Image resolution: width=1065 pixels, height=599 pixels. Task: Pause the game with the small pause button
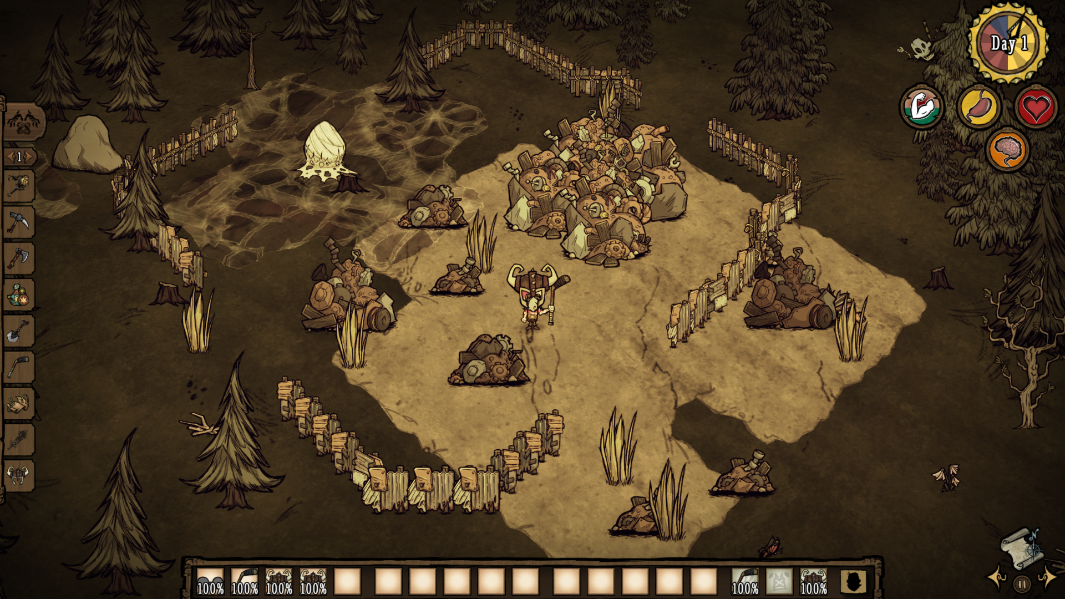[x=1022, y=583]
